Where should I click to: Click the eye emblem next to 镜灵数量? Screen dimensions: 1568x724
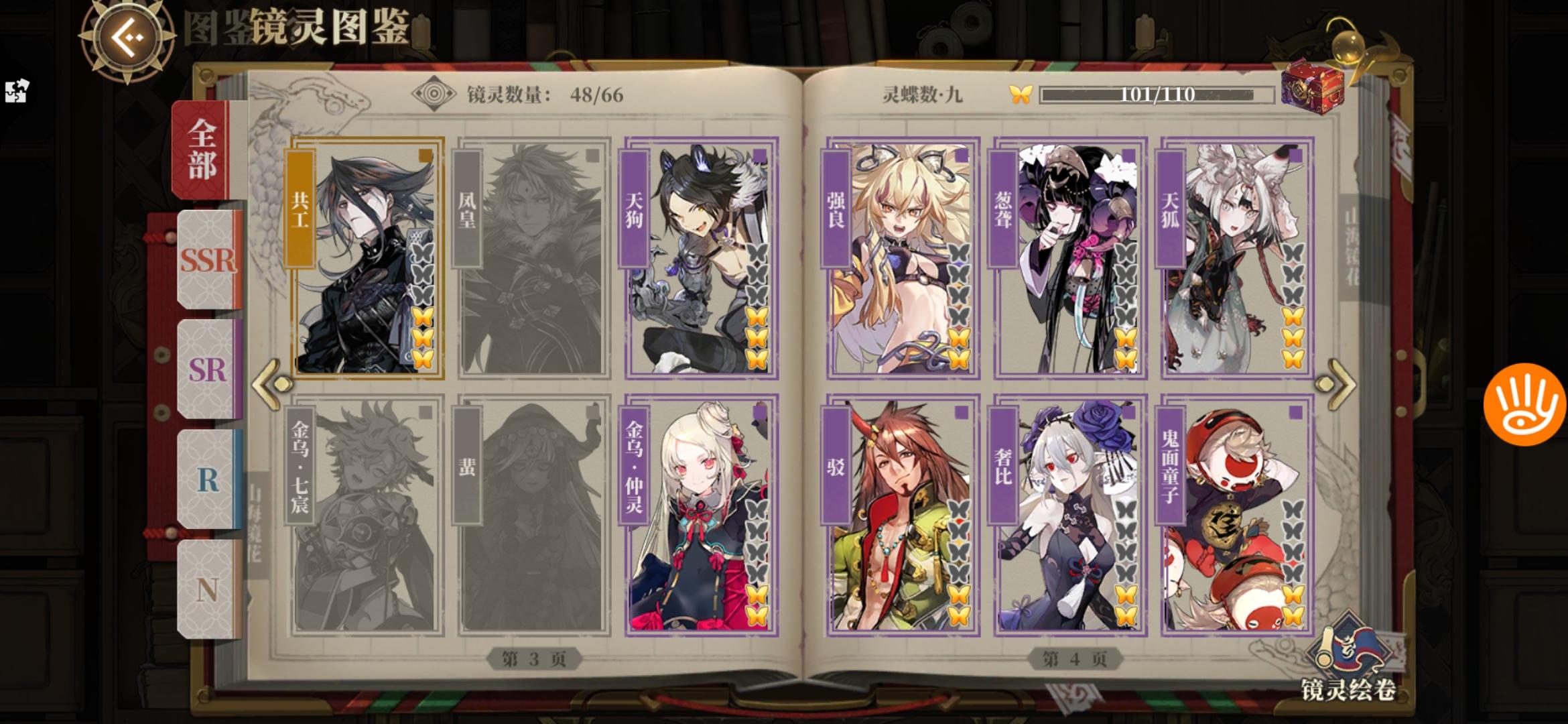(x=434, y=93)
